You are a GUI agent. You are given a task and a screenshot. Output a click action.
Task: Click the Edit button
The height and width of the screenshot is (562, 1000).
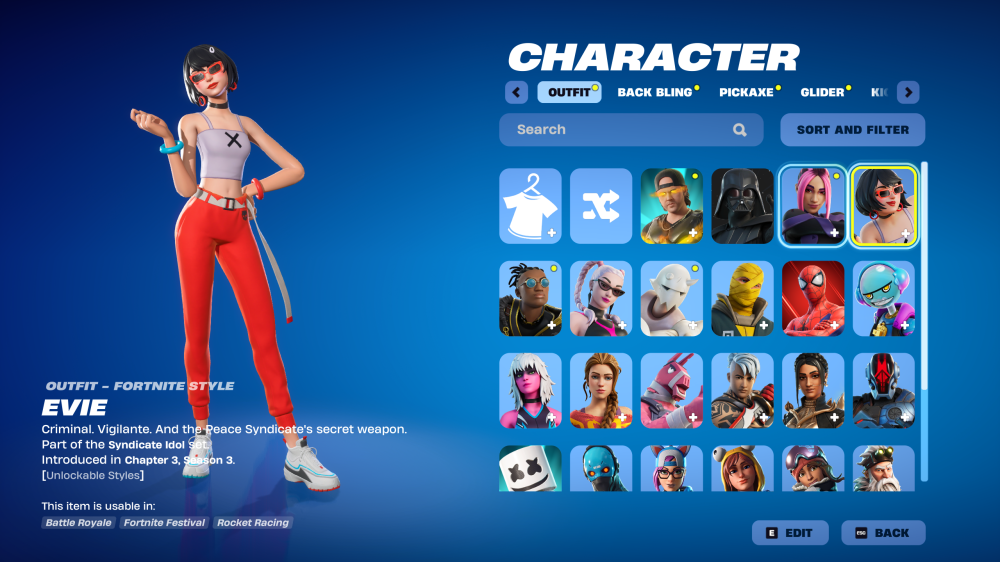789,533
